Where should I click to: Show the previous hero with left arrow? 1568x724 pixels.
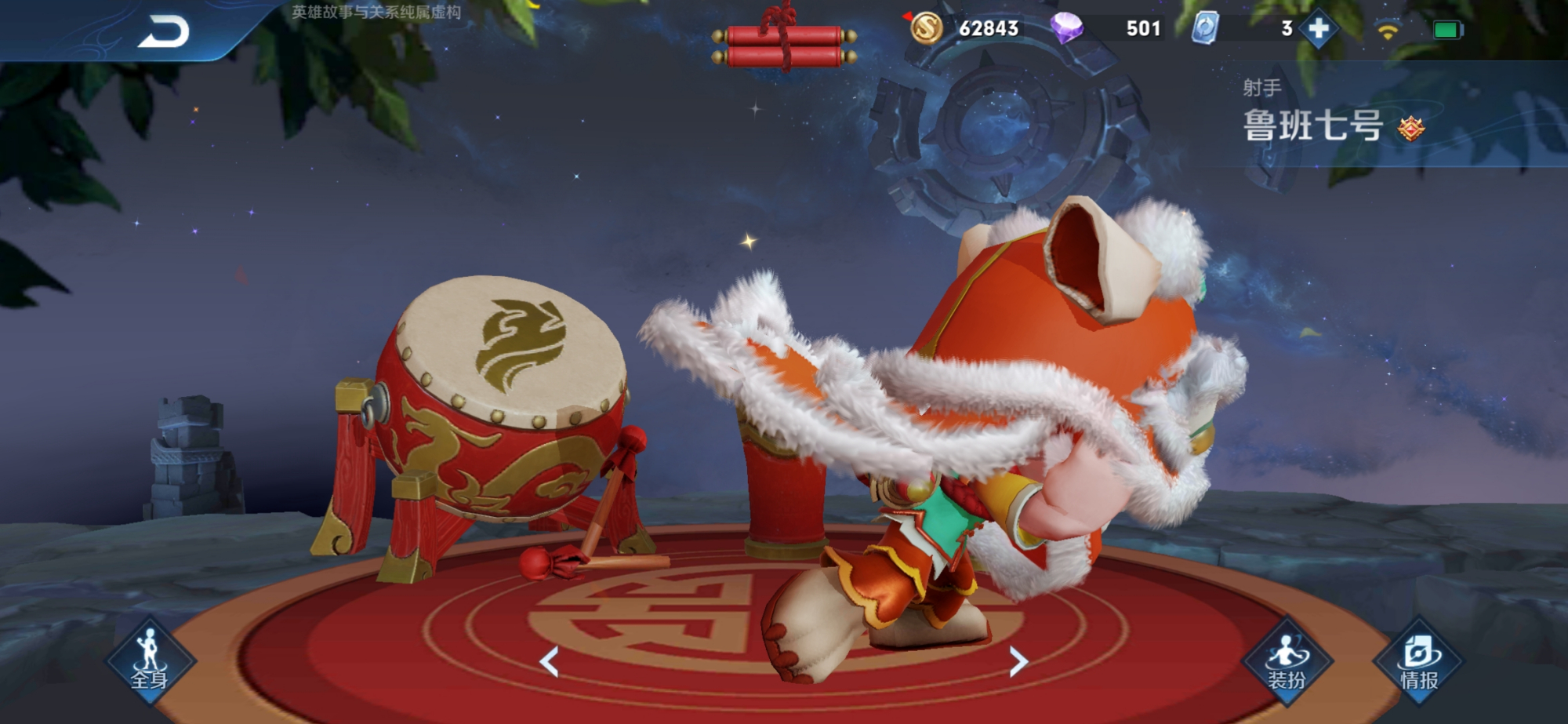click(x=550, y=662)
